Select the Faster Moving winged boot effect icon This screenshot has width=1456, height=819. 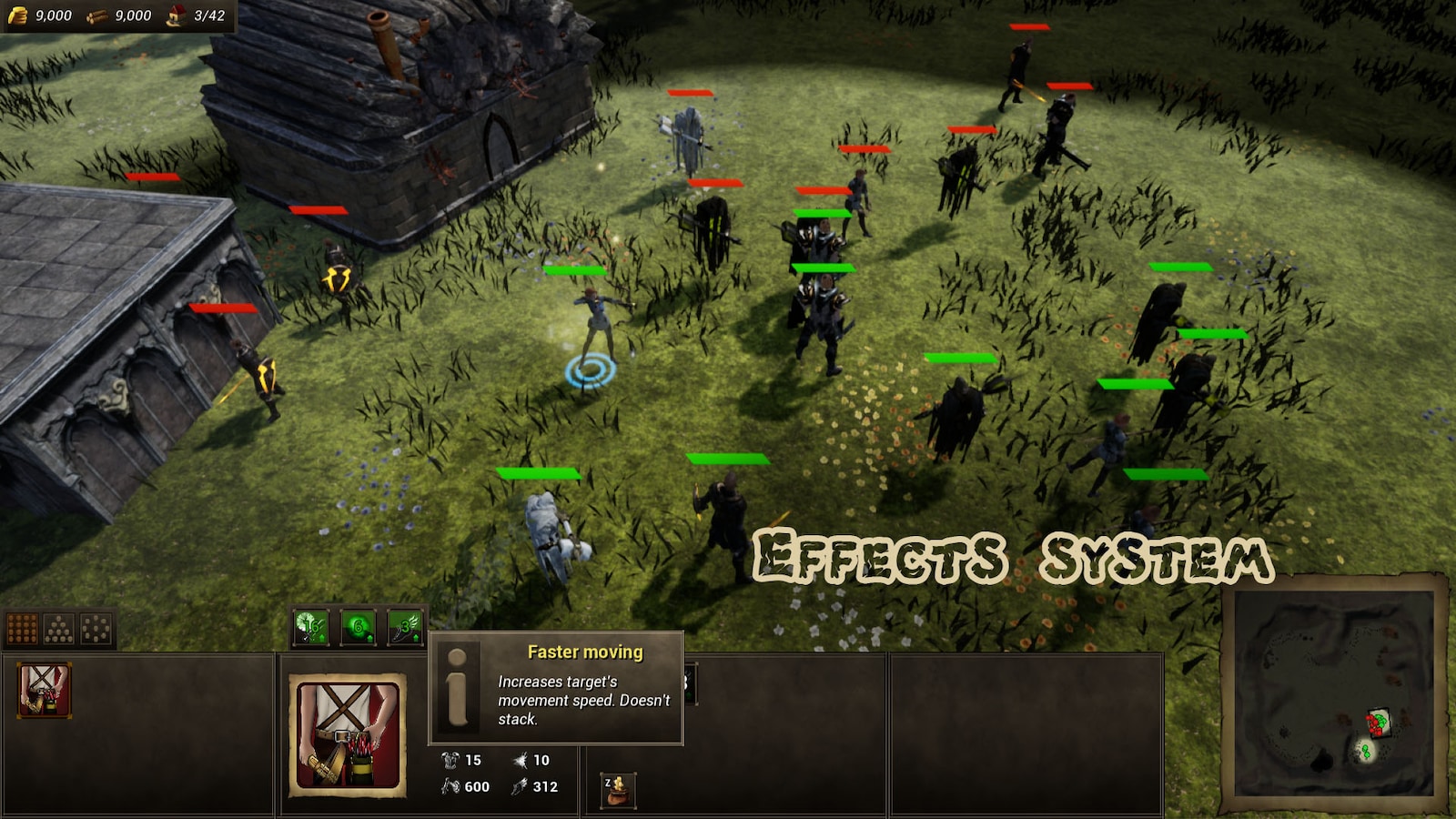[405, 628]
